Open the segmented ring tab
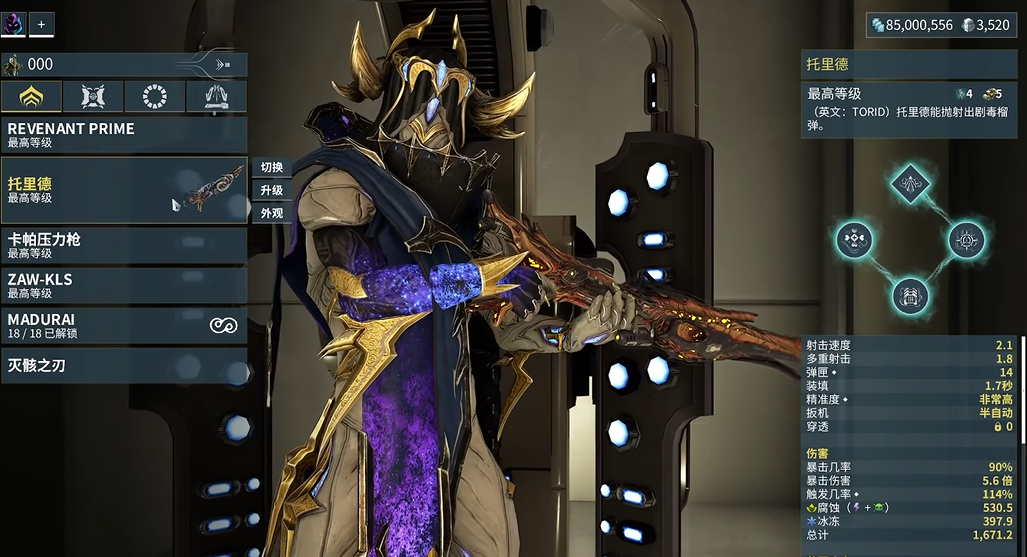This screenshot has height=557, width=1027. [x=155, y=97]
